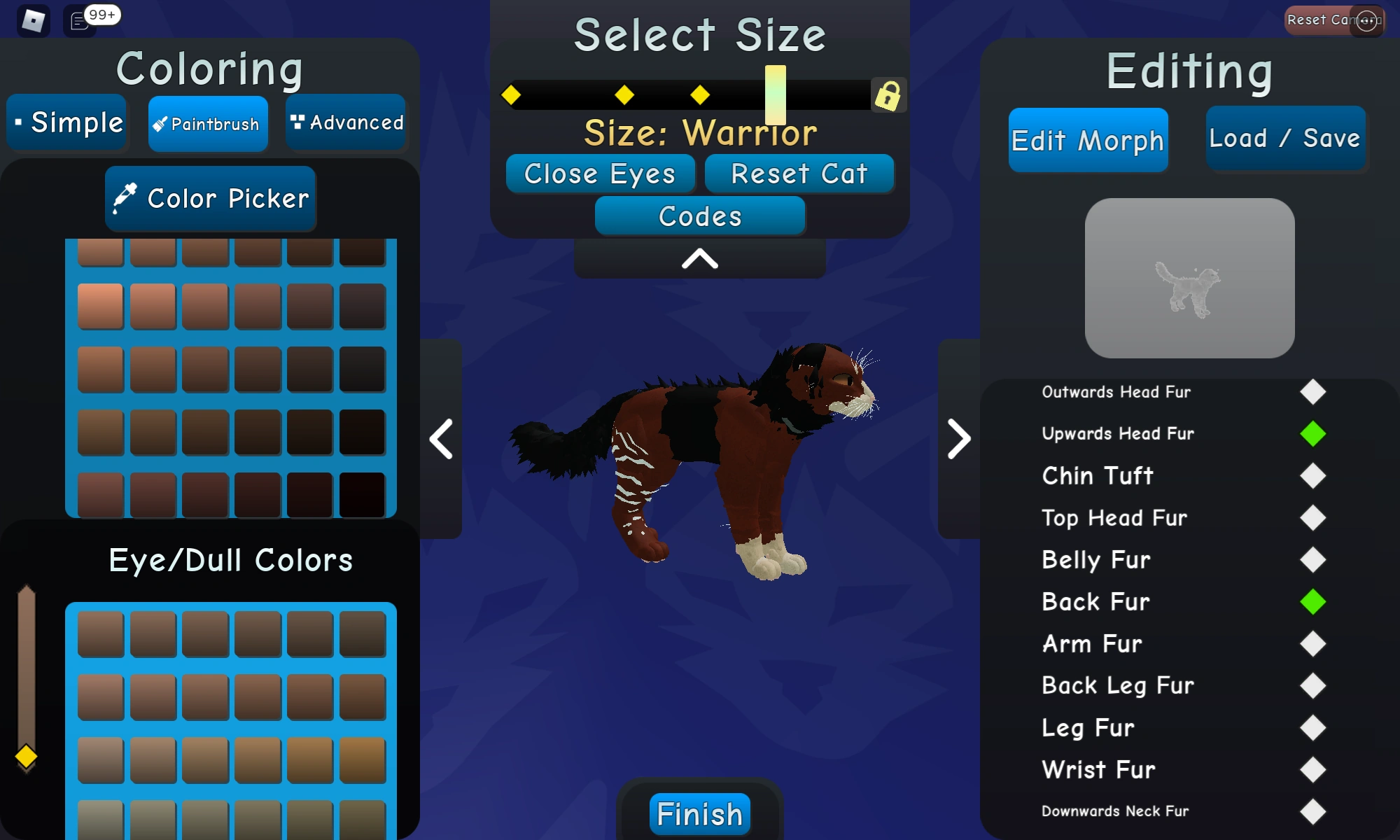Click the Advanced mode grid icon

[x=297, y=121]
